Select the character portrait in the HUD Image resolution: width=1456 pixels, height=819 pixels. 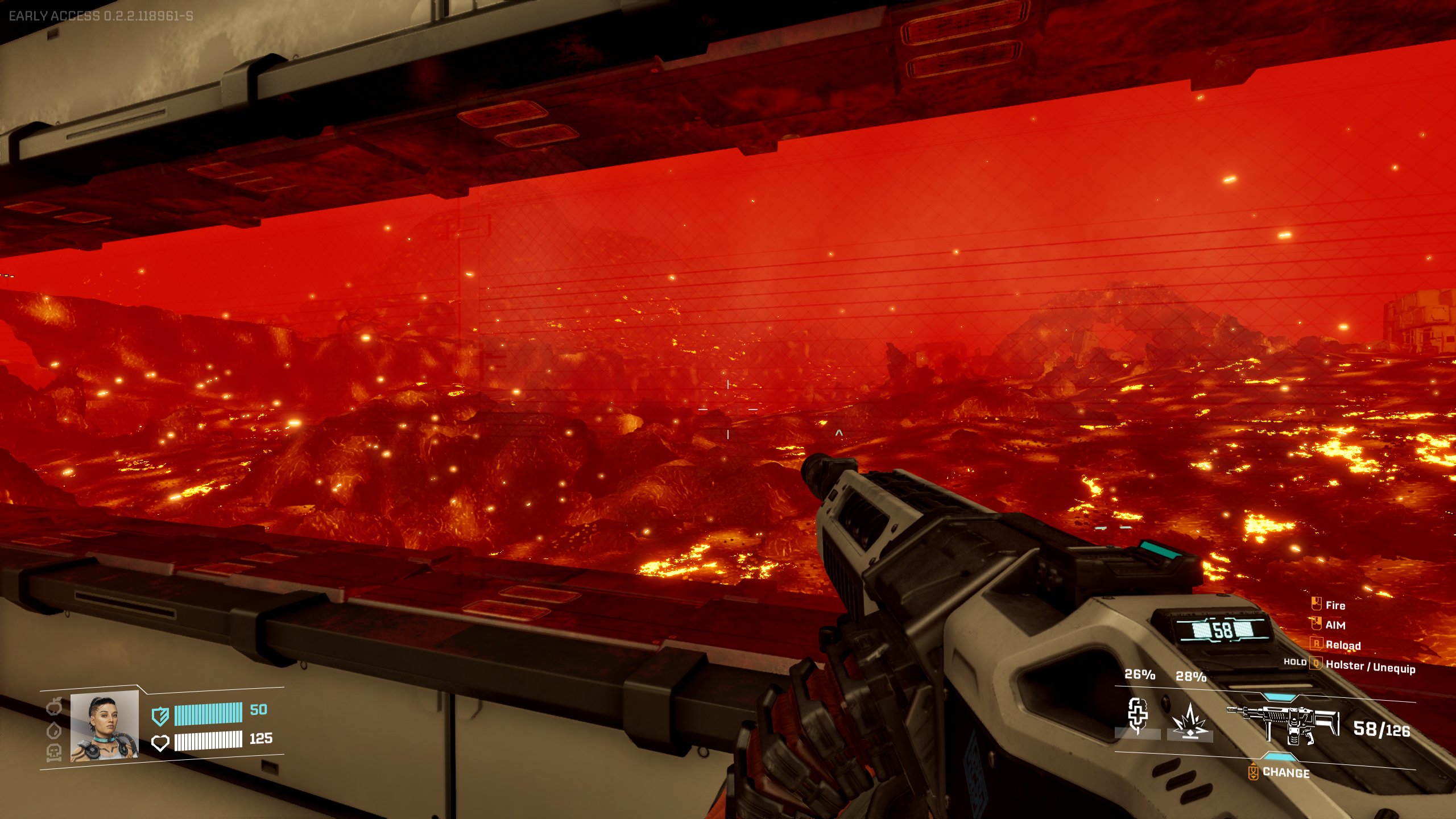click(x=105, y=726)
